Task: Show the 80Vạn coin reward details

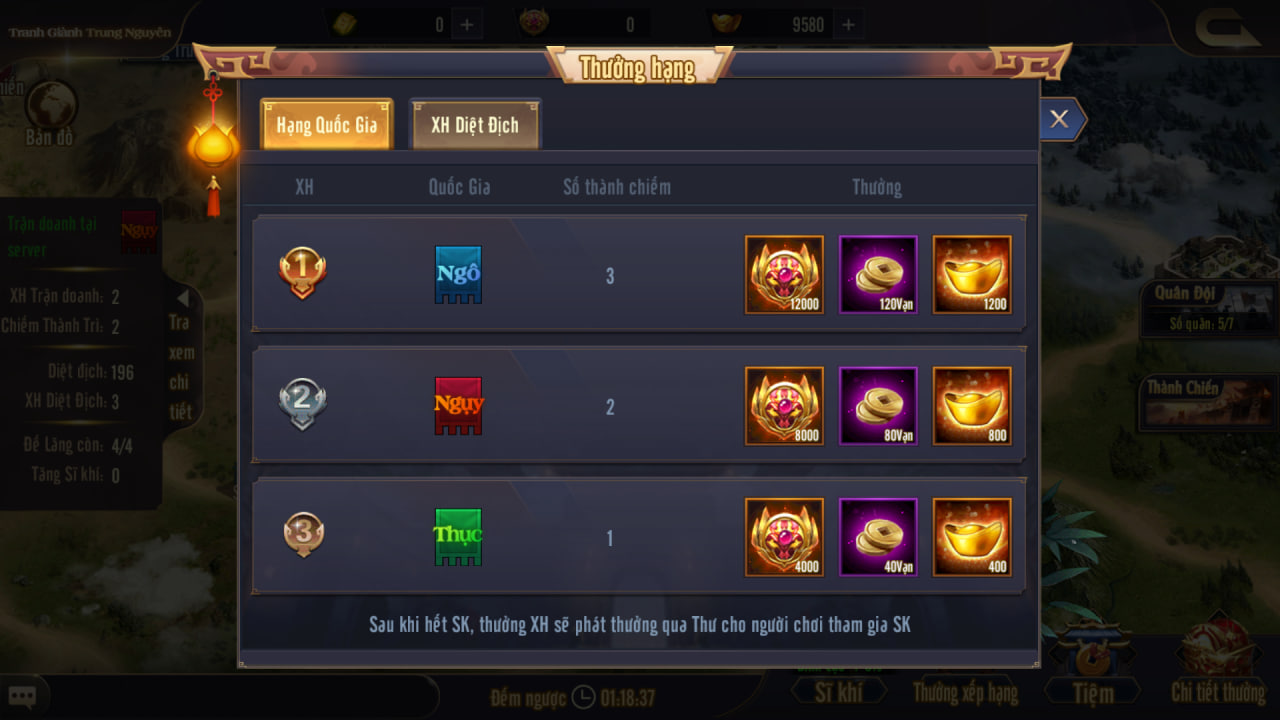Action: tap(878, 406)
